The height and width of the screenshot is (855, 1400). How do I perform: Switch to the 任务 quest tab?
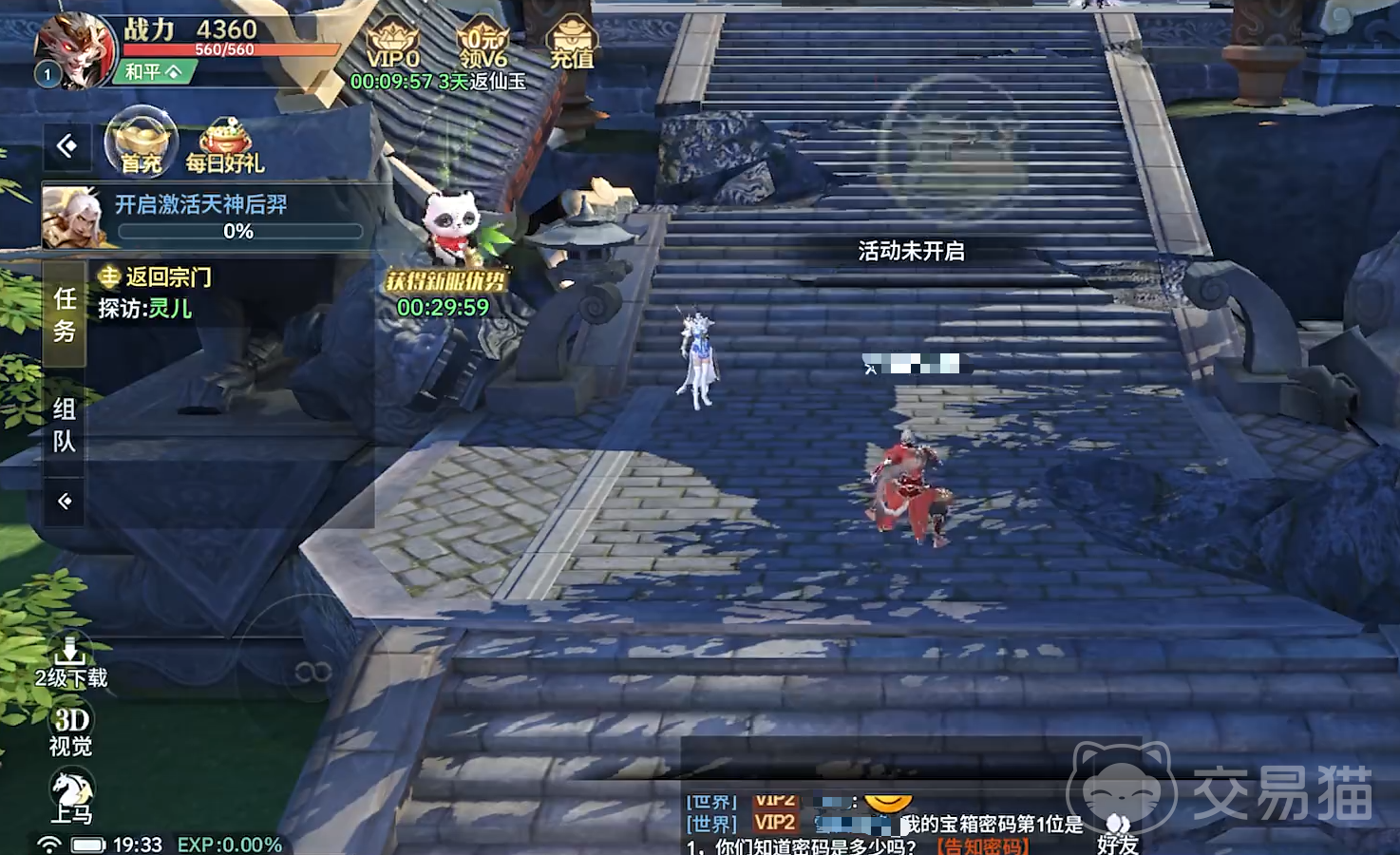65,314
